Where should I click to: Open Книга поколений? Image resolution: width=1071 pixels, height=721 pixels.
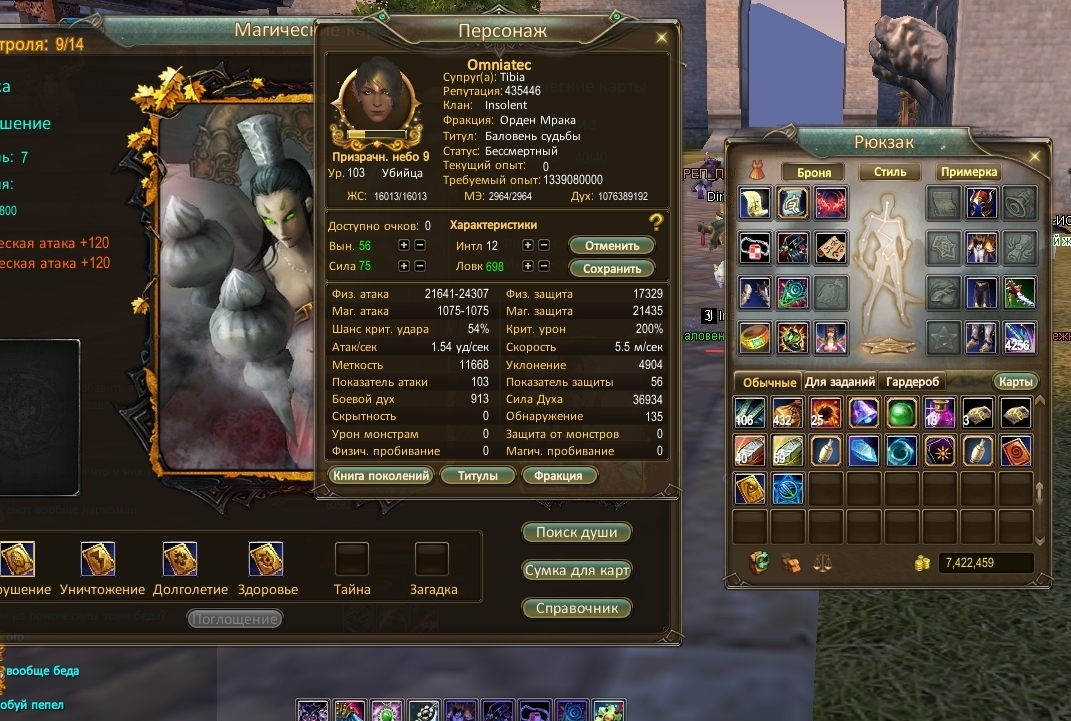pos(381,476)
